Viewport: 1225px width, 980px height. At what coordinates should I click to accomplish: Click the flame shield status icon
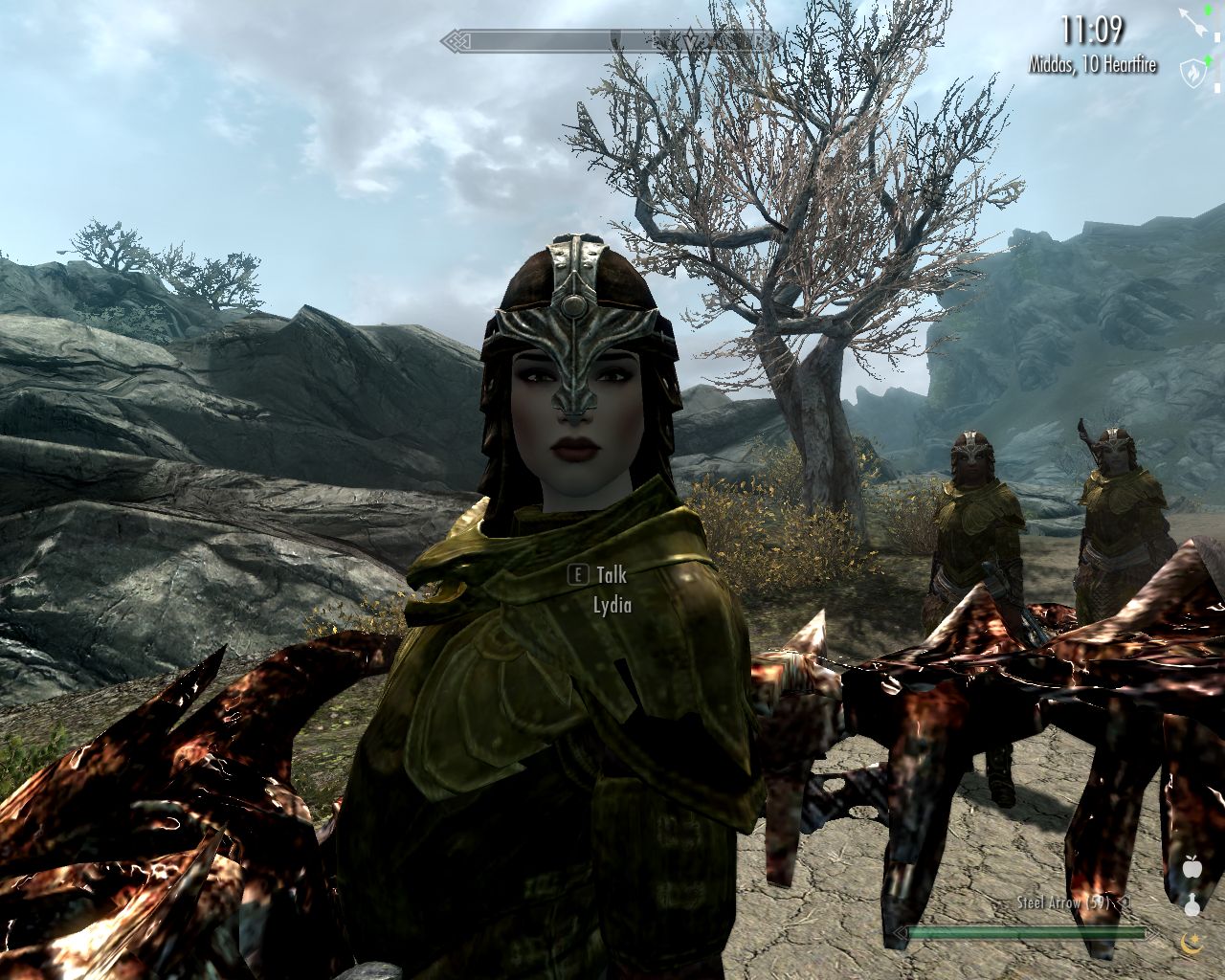coord(1192,70)
